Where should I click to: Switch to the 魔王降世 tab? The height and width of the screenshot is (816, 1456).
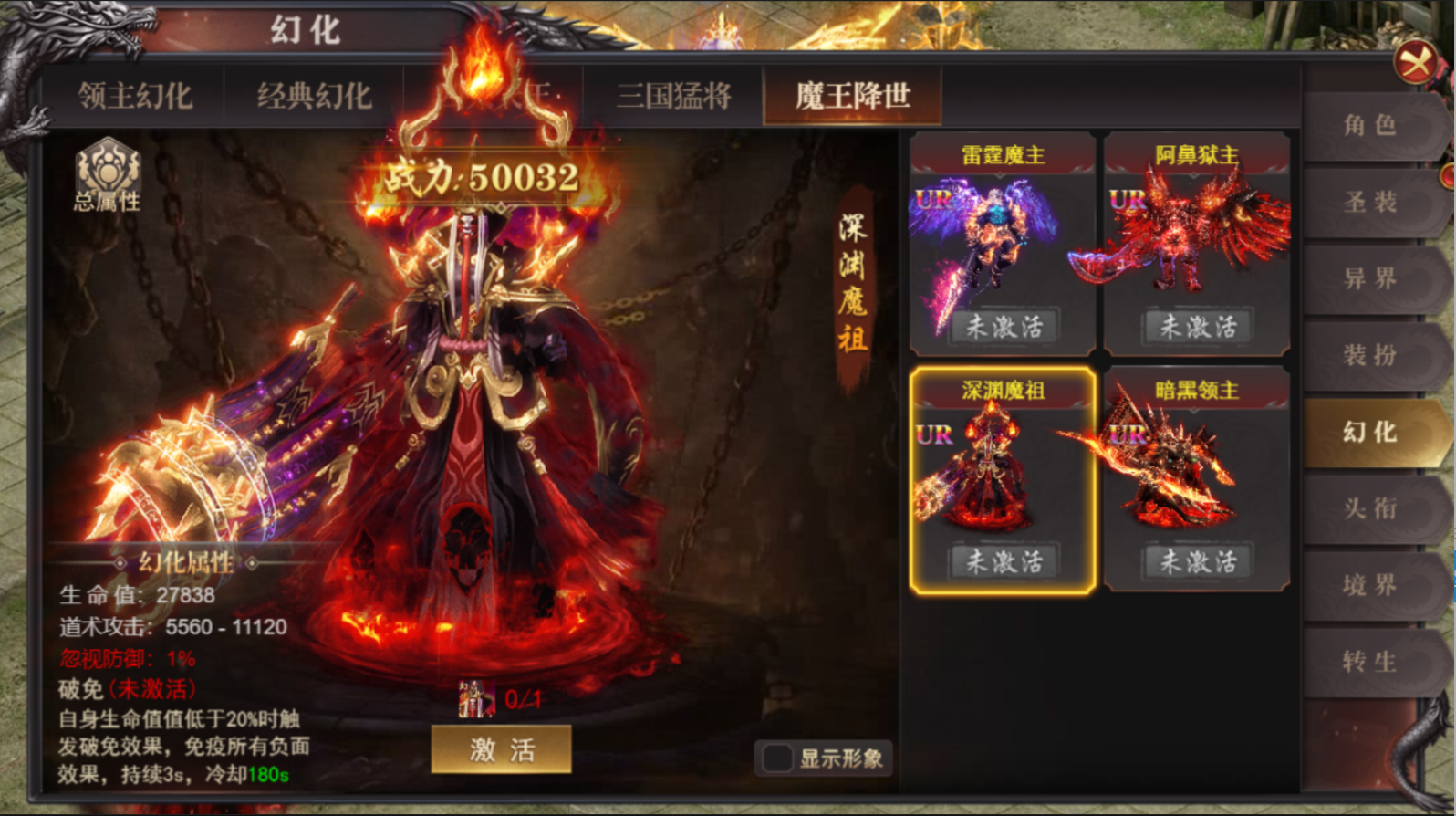coord(852,96)
